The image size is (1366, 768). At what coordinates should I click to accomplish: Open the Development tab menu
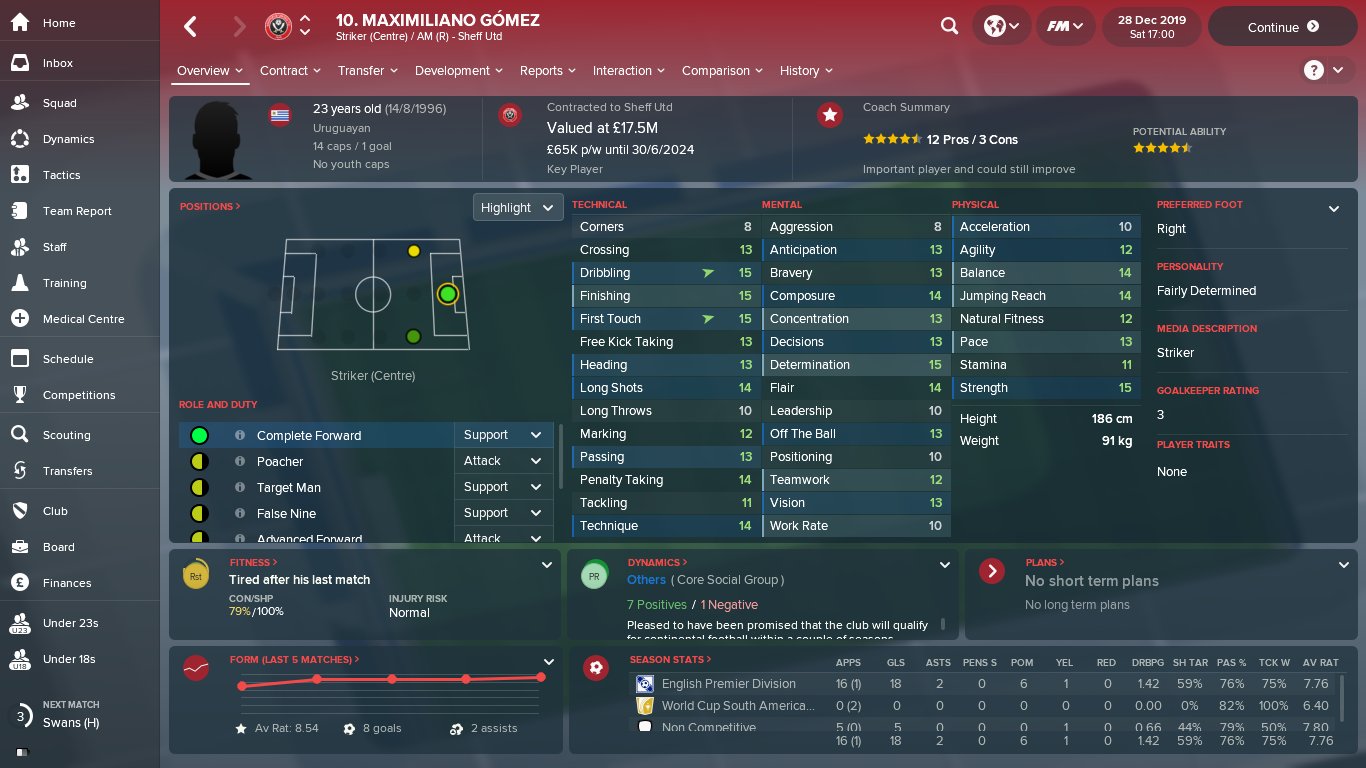click(x=457, y=71)
